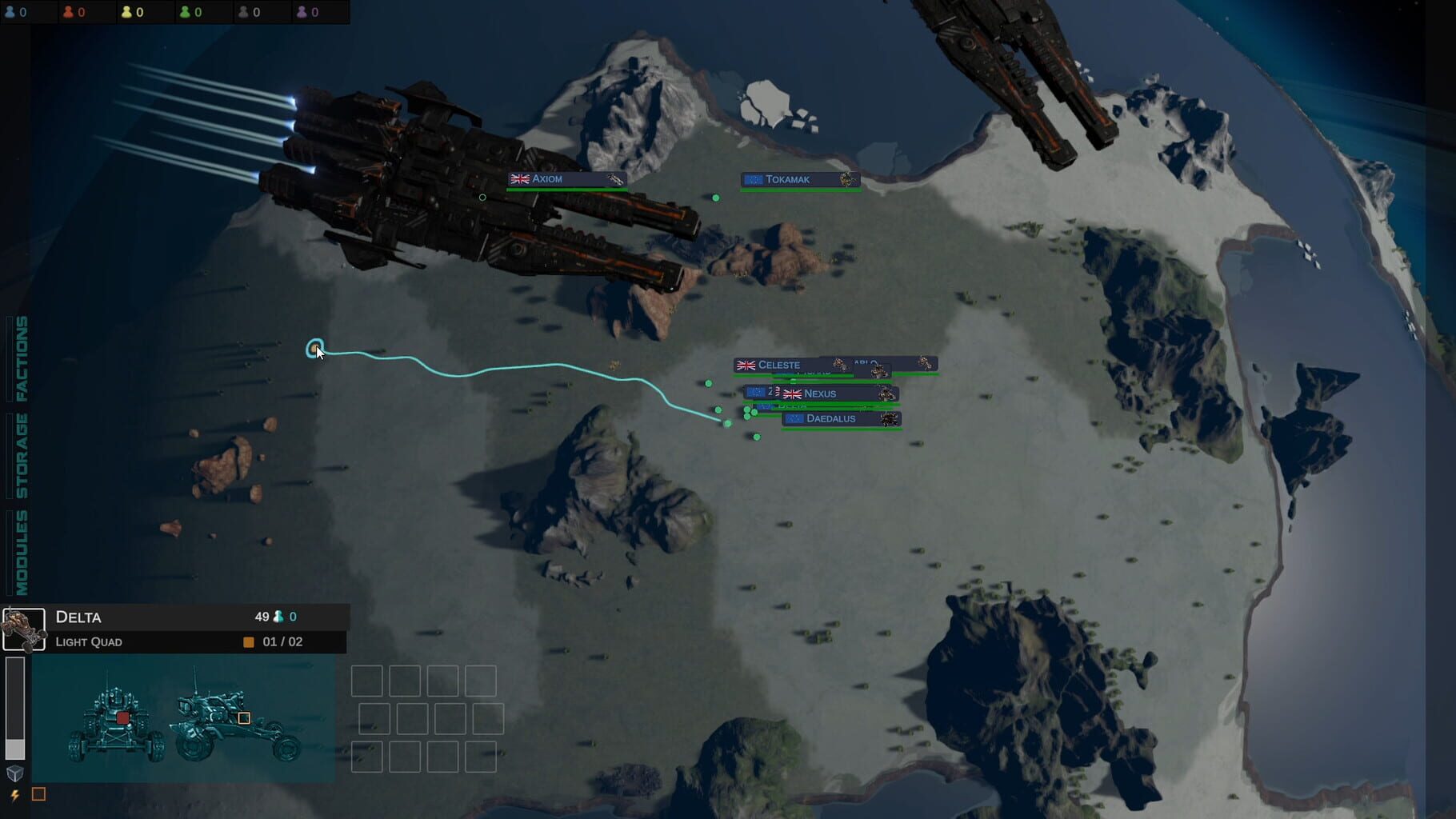
Task: Click the blue player population icon
Action: [x=11, y=12]
